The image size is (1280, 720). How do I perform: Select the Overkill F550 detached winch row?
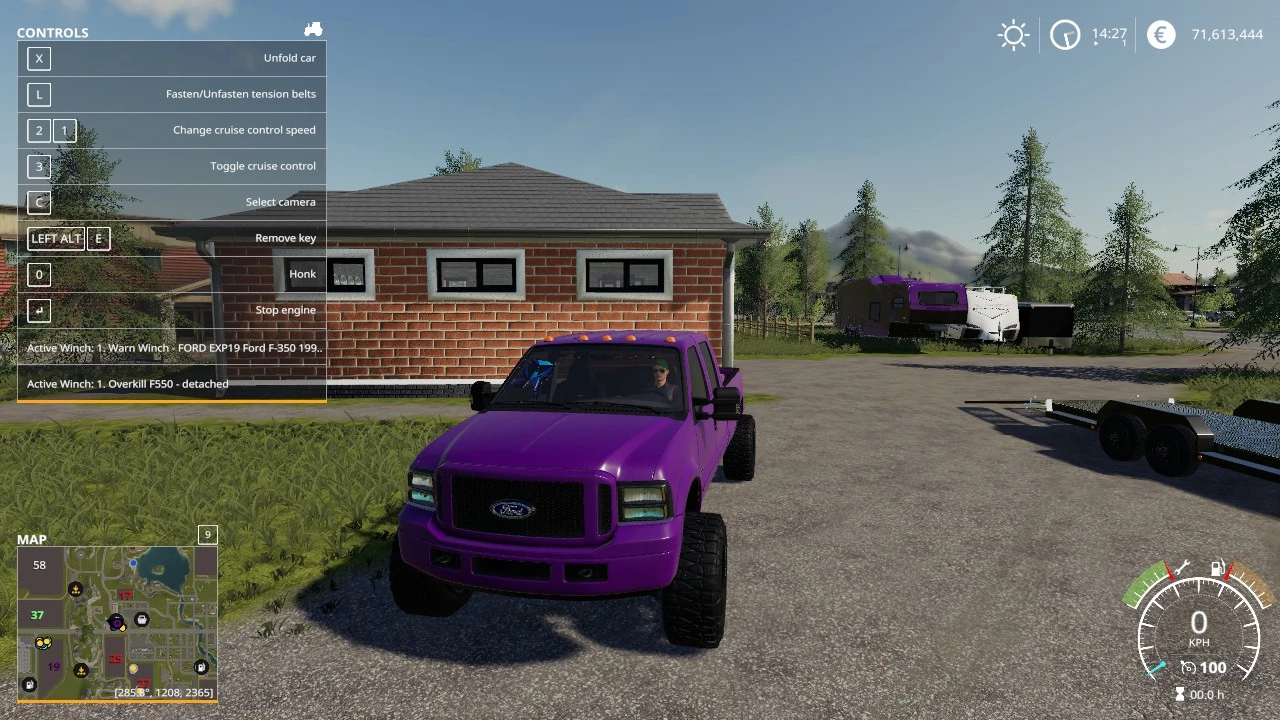coord(172,384)
